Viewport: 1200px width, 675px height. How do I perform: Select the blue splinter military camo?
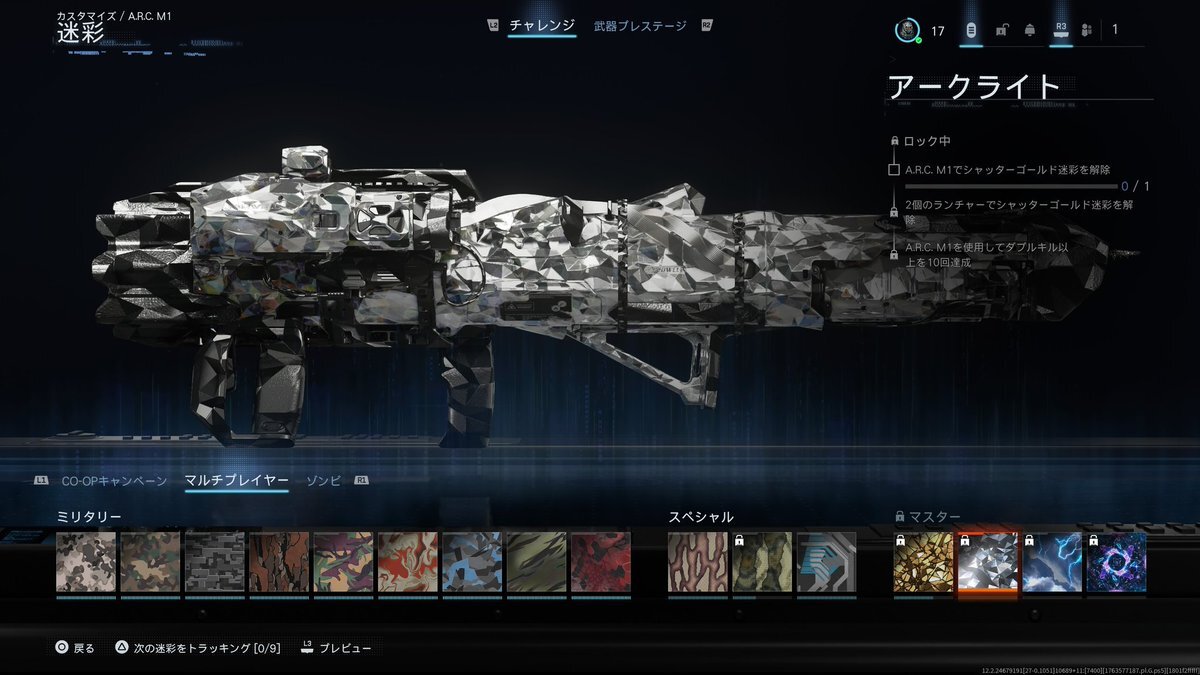click(472, 562)
